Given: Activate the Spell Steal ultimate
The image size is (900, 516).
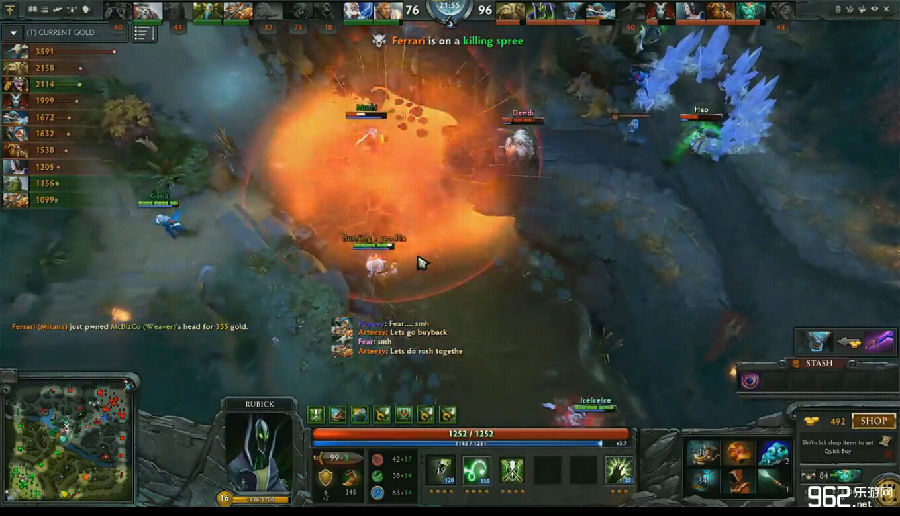Looking at the screenshot, I should click(x=620, y=468).
